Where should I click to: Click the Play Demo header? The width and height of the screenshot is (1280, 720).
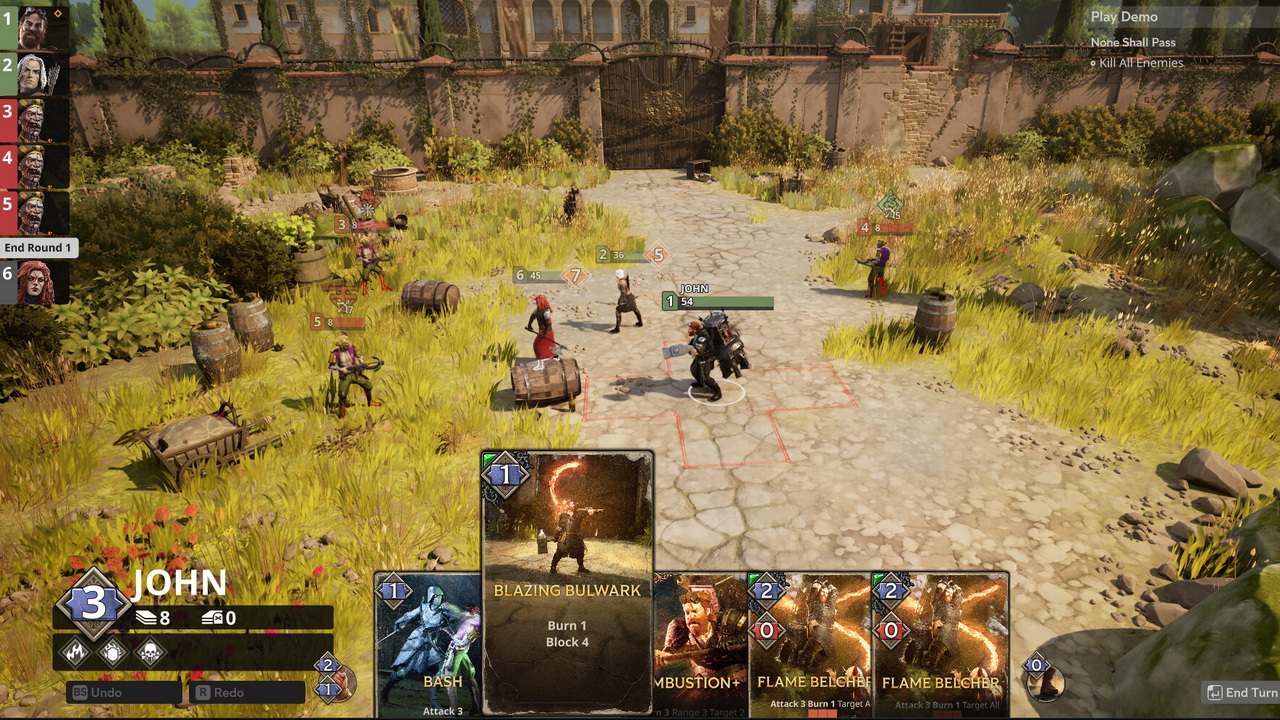click(x=1124, y=17)
